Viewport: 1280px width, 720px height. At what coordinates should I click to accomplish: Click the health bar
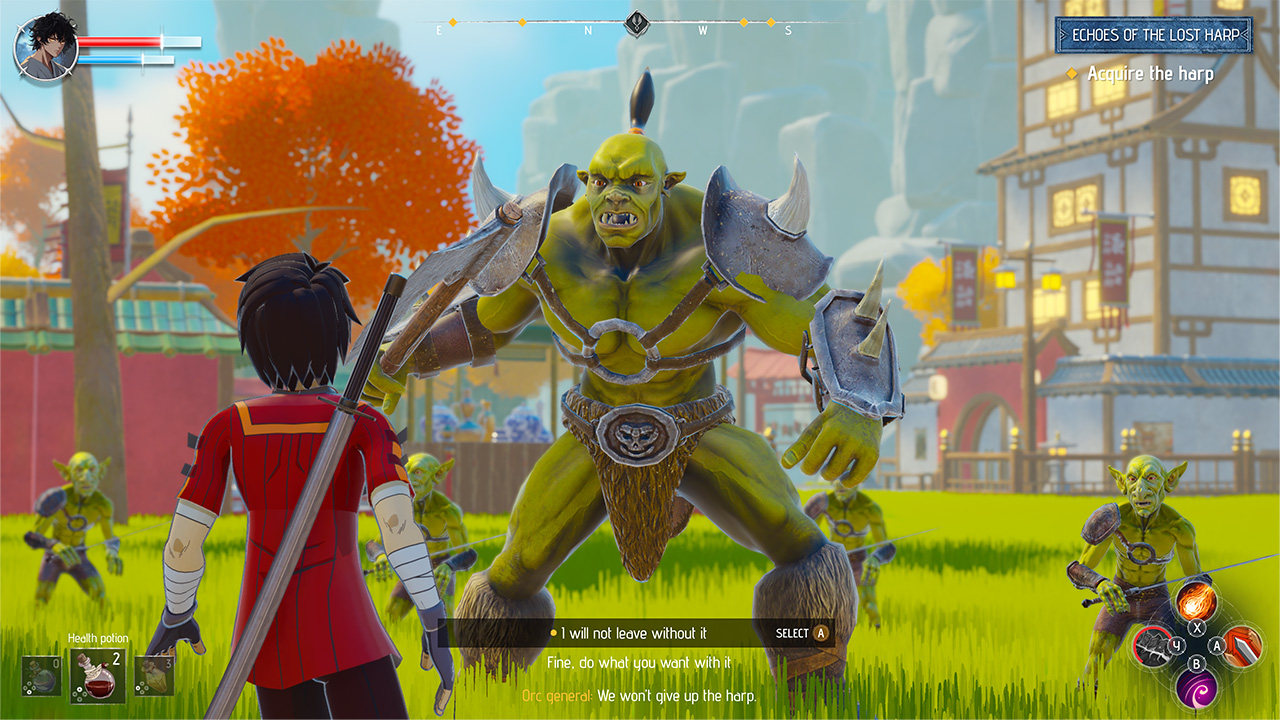click(120, 41)
